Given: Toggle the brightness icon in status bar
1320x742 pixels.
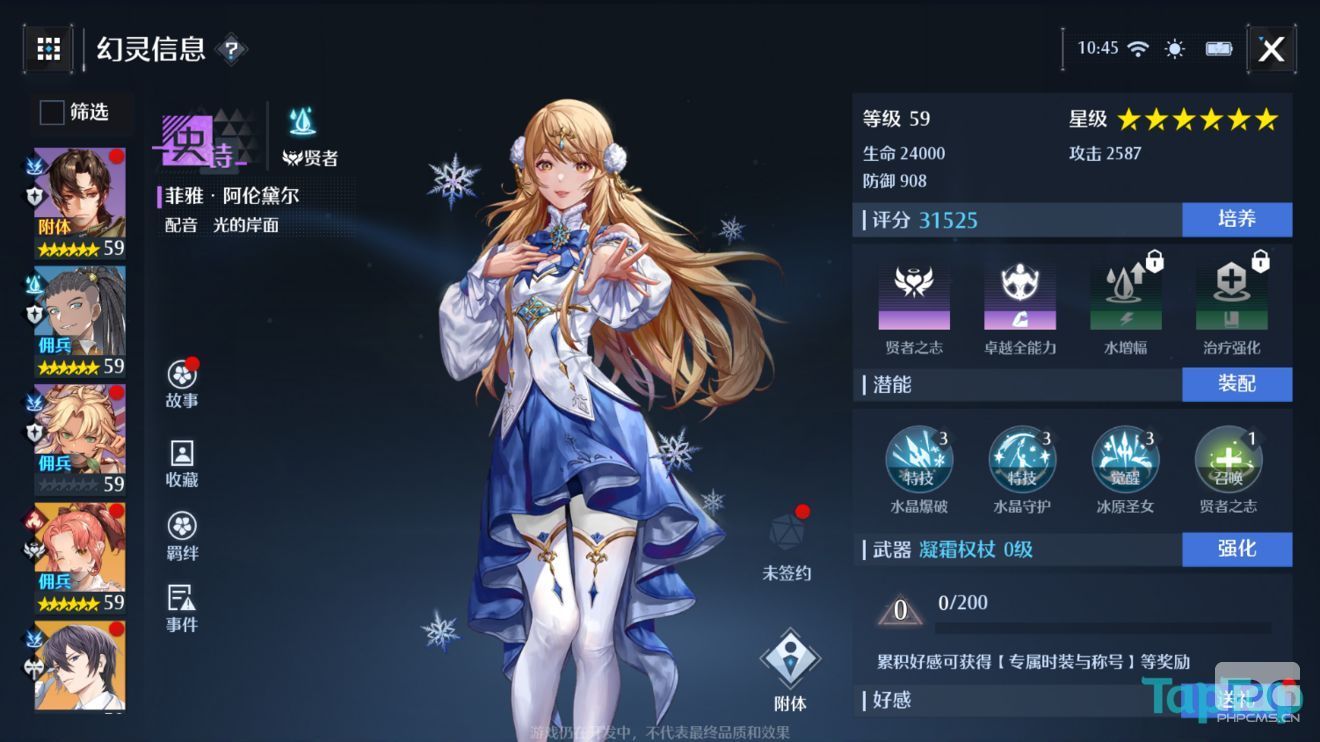Looking at the screenshot, I should (1174, 47).
